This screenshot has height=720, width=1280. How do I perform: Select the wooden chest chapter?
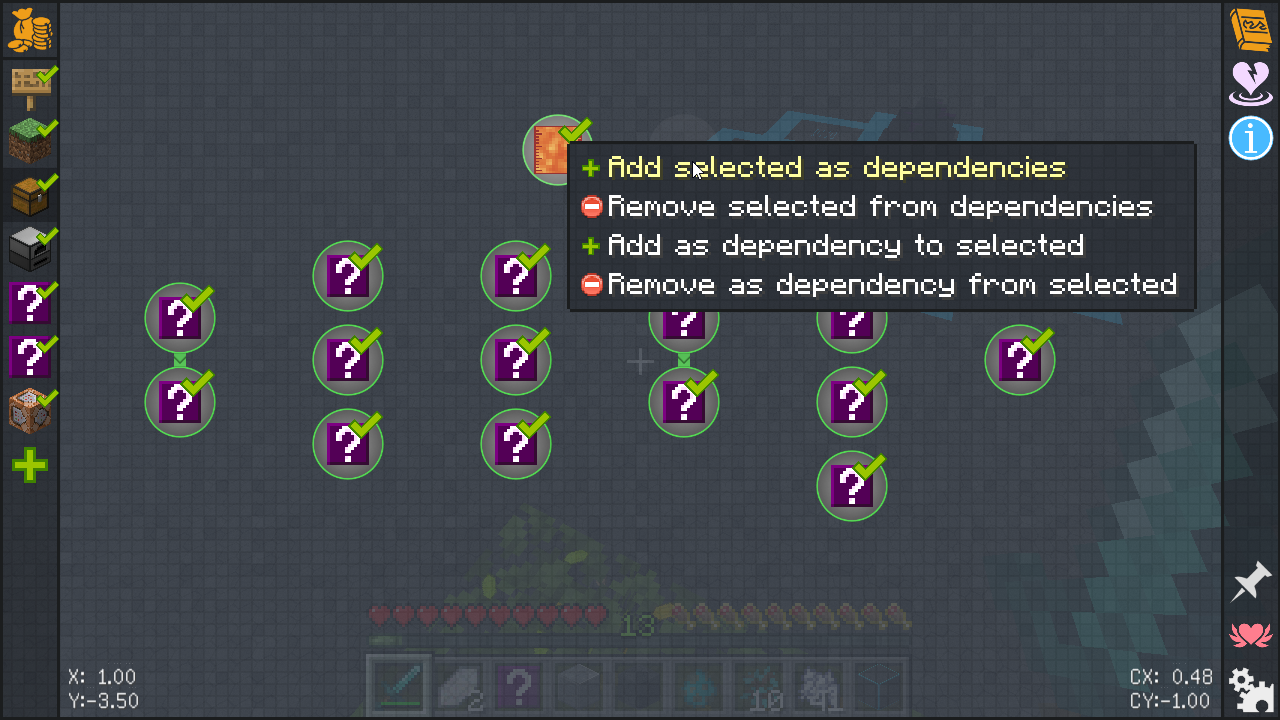(x=30, y=195)
